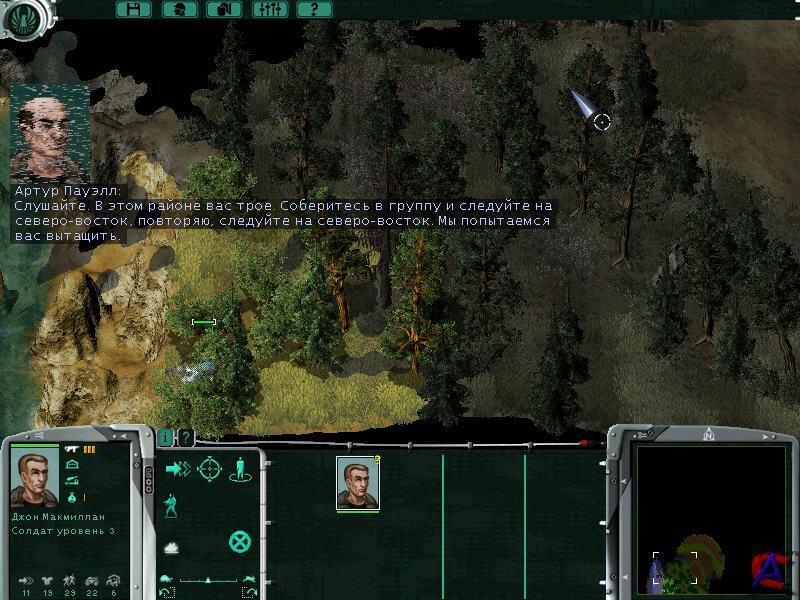Open the documents/journal button in top bar

224,9
